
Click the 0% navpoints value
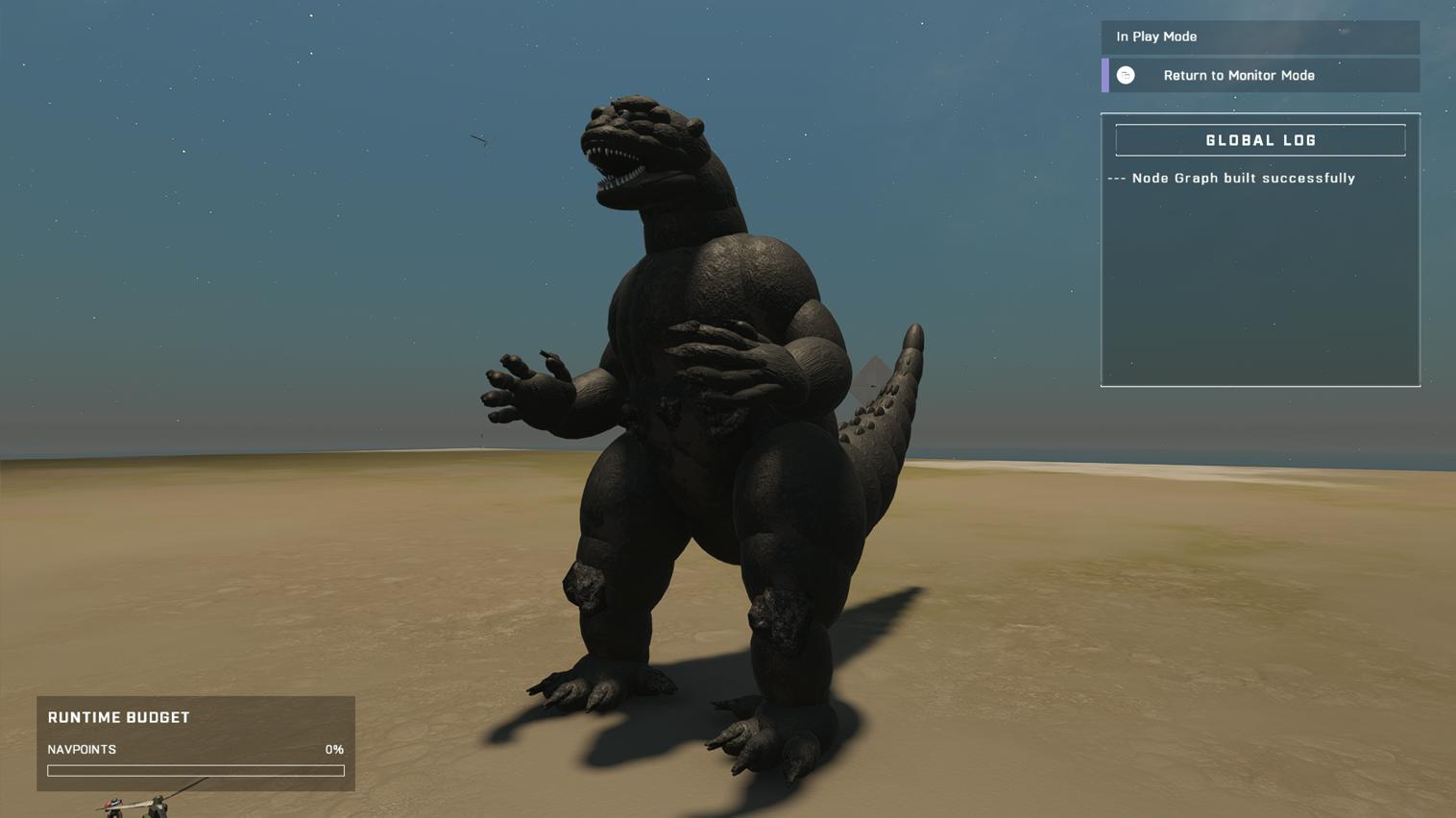pos(334,749)
